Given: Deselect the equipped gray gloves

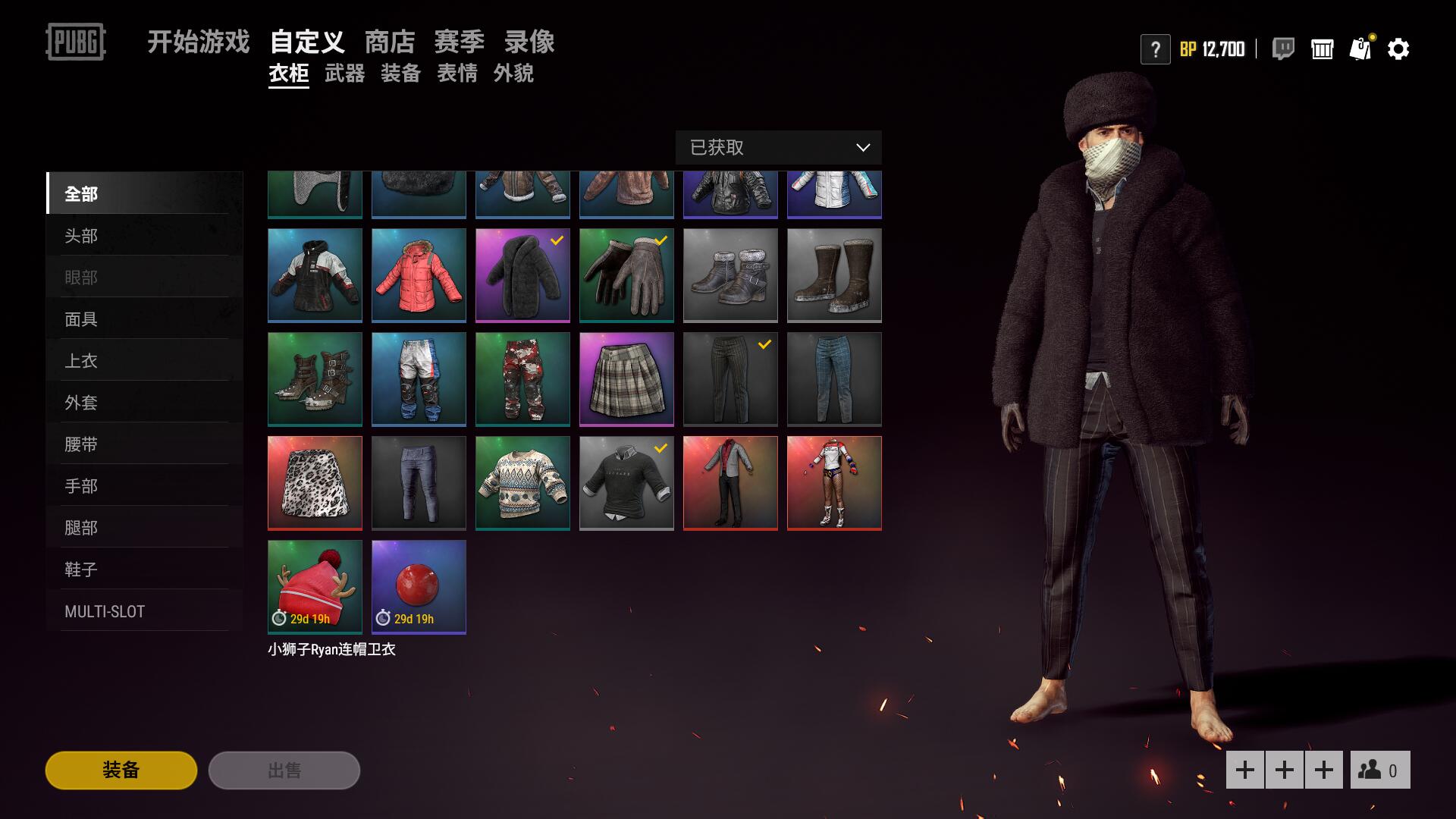Looking at the screenshot, I should (626, 275).
